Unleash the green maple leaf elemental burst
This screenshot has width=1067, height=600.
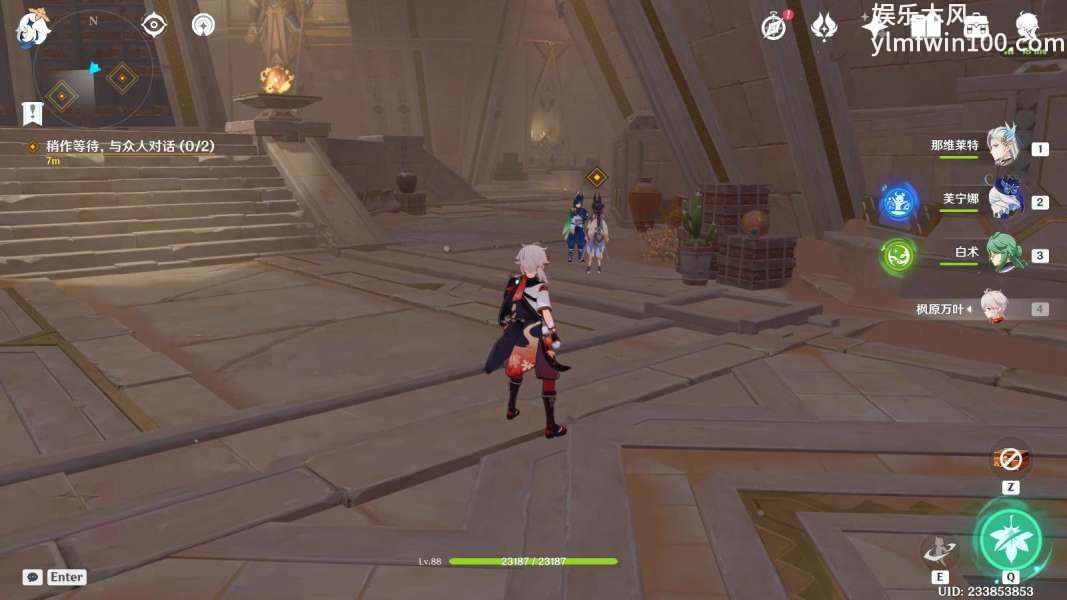(x=1009, y=540)
